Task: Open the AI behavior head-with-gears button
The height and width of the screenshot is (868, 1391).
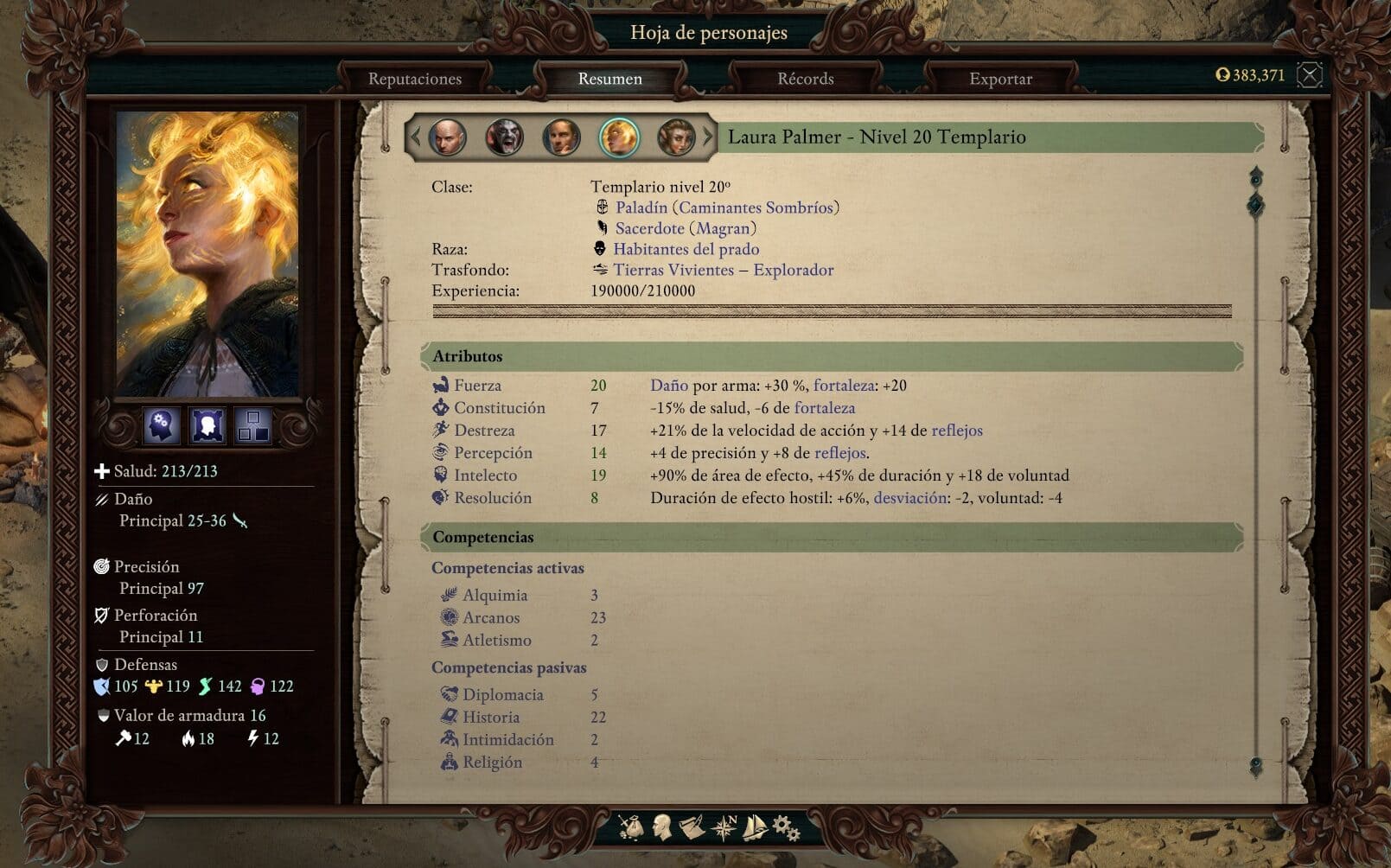Action: click(x=161, y=425)
